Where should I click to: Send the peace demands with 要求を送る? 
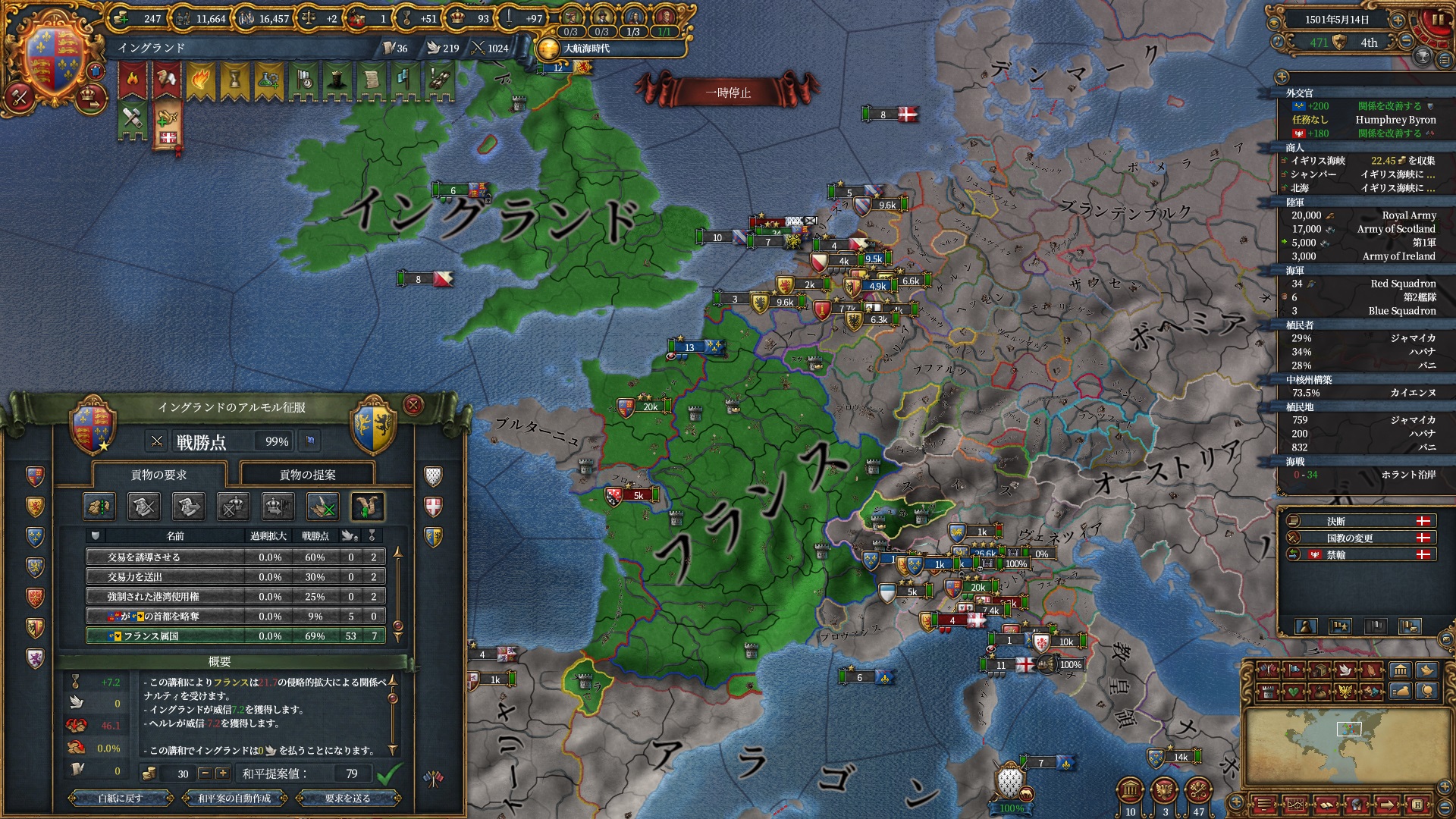tap(347, 798)
